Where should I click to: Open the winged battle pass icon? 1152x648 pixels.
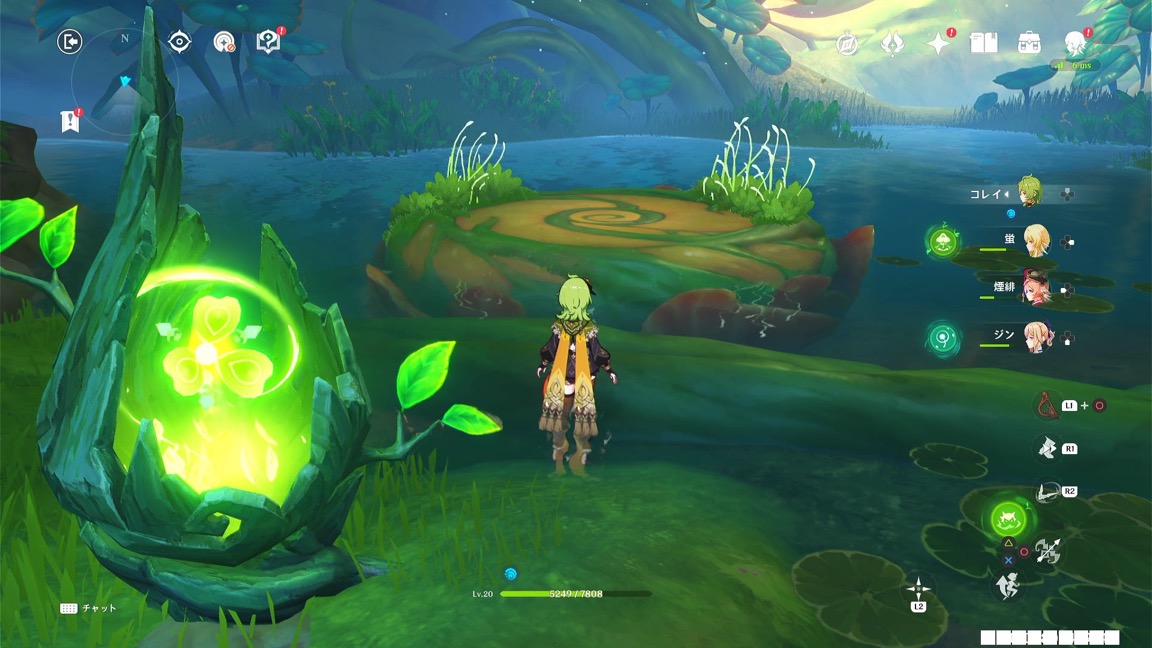tap(892, 44)
